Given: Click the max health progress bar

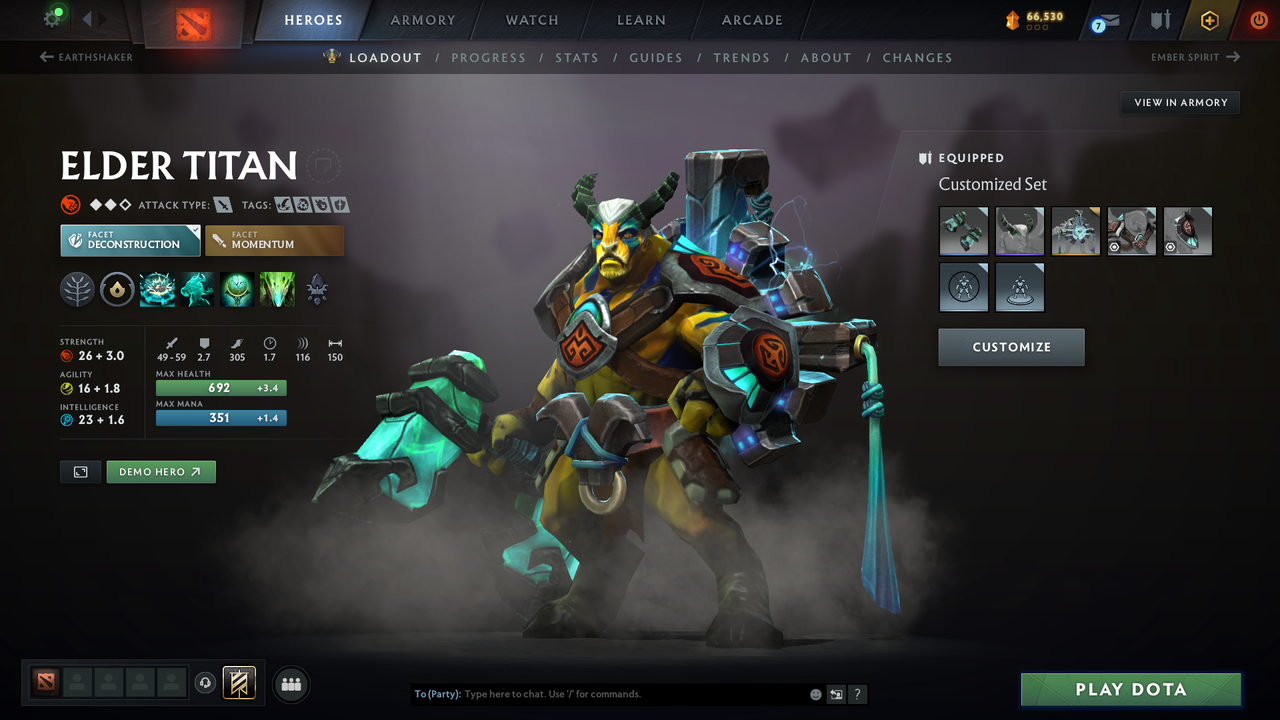Looking at the screenshot, I should 220,388.
